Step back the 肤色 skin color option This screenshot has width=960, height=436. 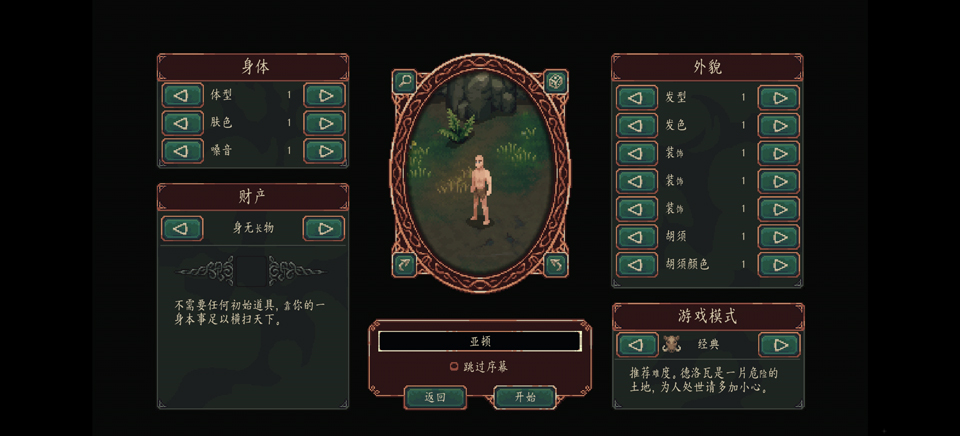182,124
